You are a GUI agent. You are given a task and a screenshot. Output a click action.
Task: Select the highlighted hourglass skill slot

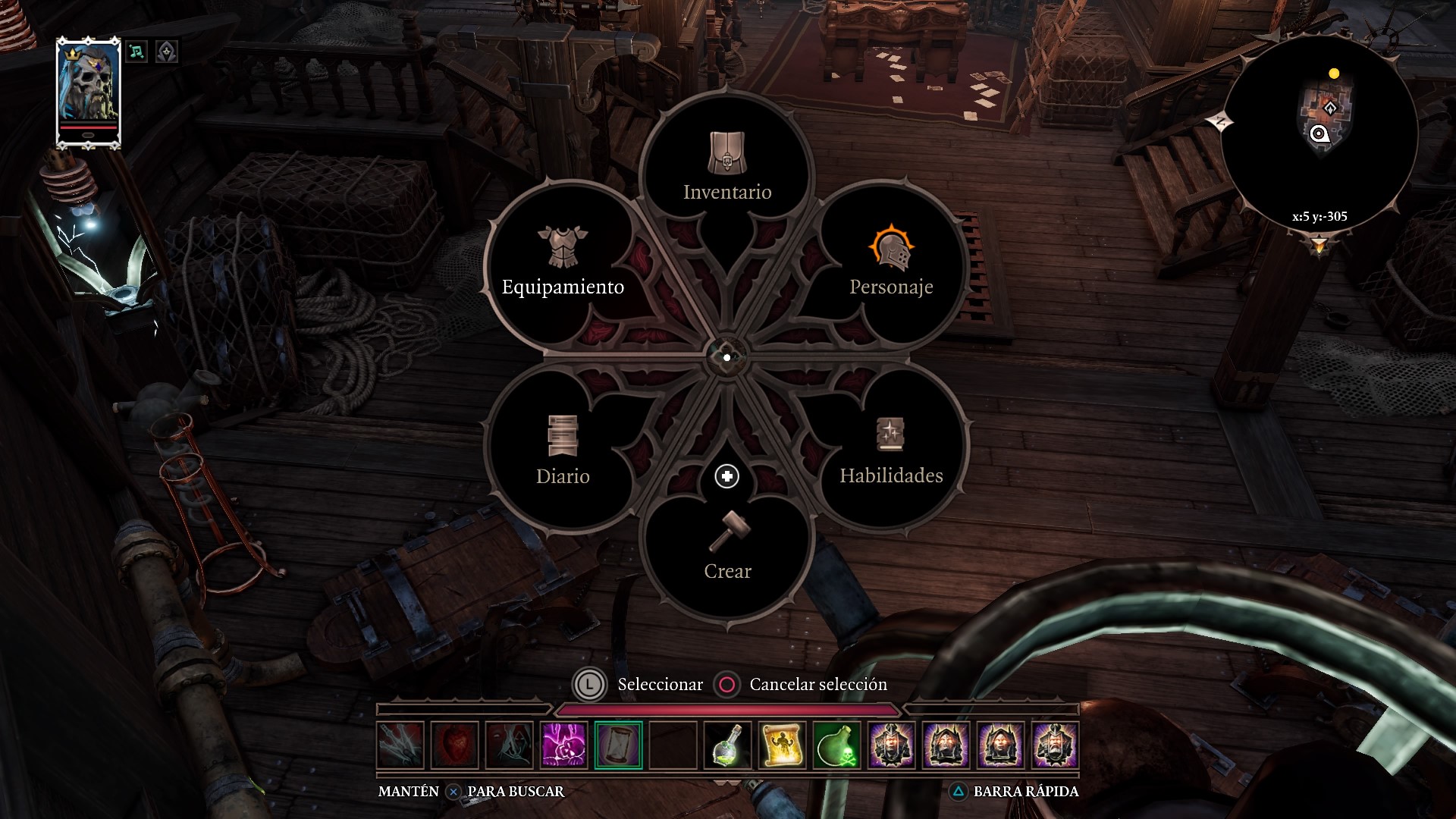(619, 745)
